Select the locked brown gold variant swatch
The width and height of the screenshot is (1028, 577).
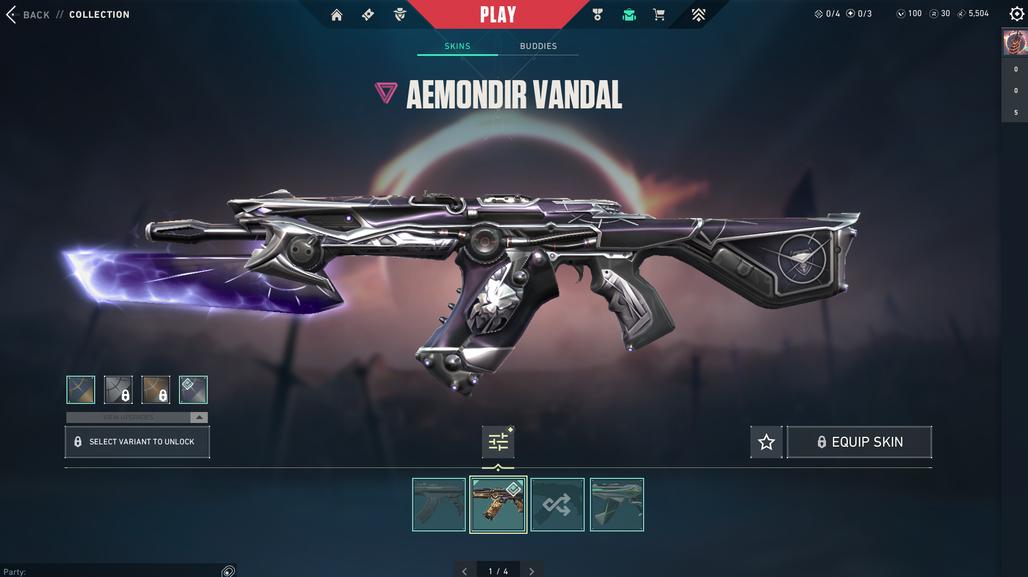click(x=156, y=389)
